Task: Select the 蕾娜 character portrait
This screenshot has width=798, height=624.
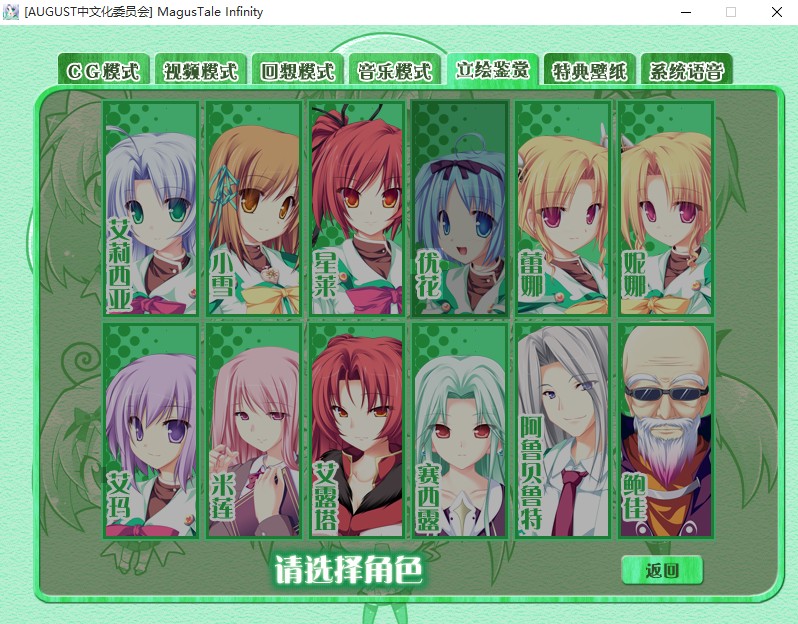Action: [563, 208]
